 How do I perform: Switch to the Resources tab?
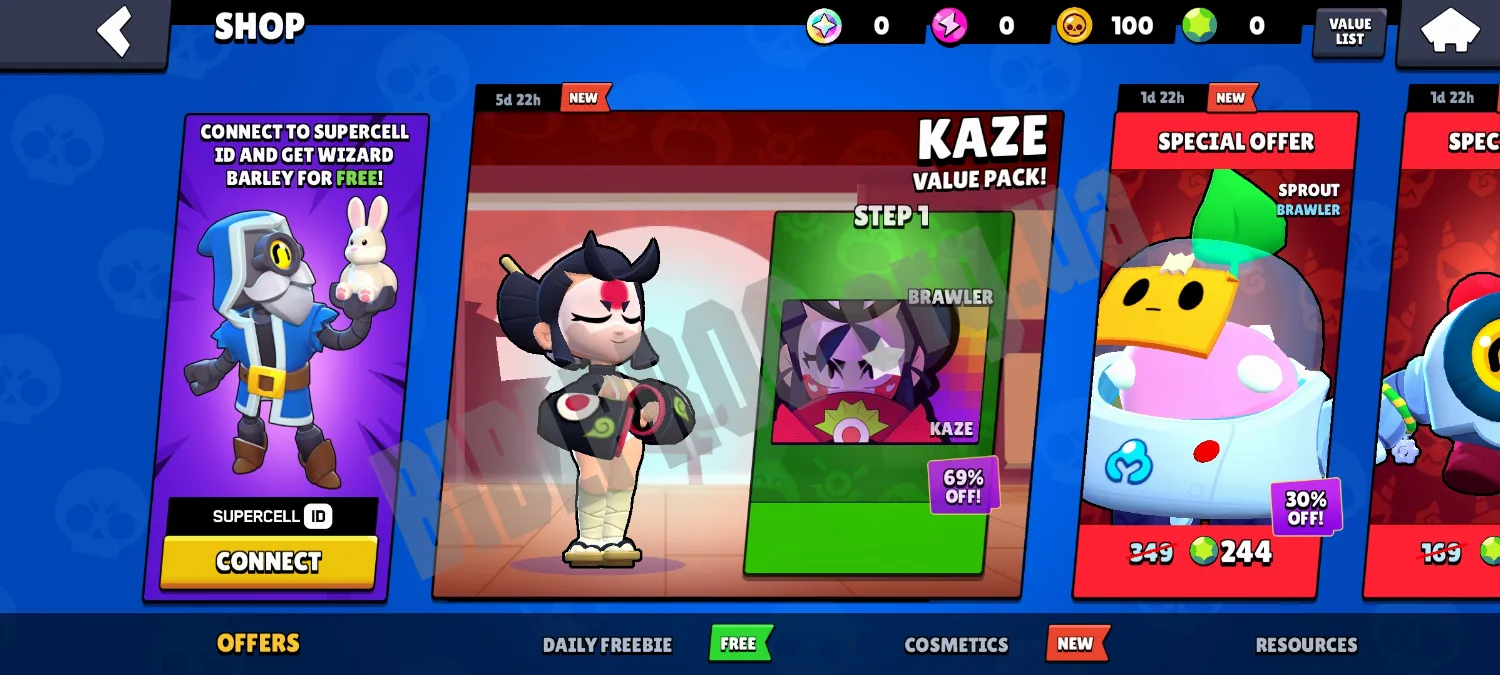coord(1306,645)
